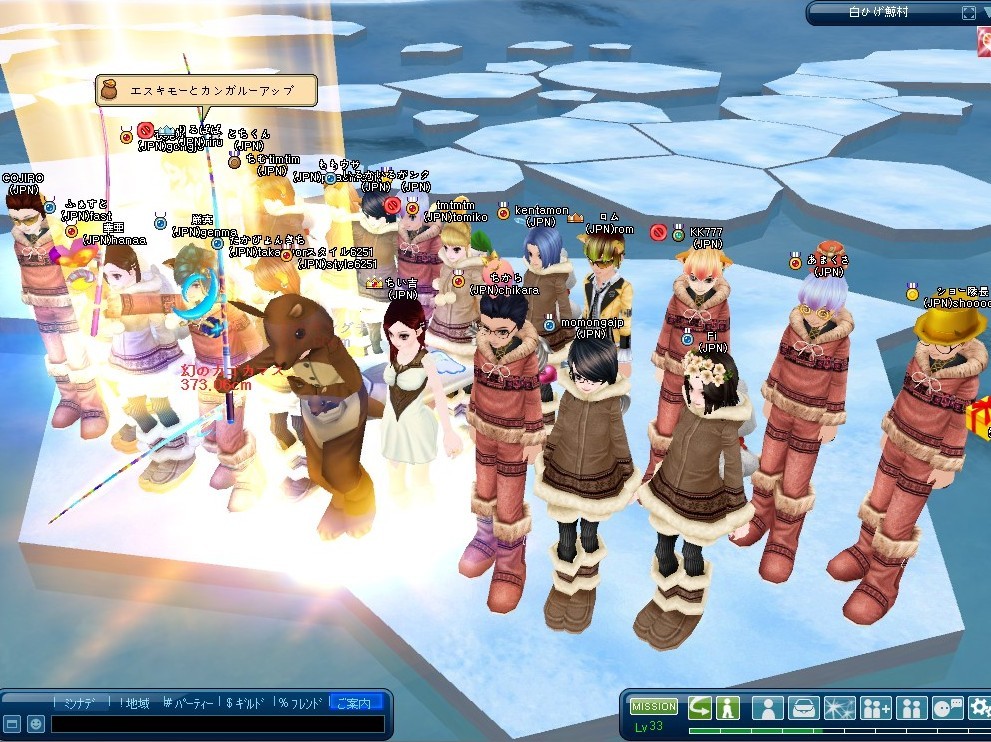Viewport: 991px width, 742px height.
Task: Toggle the chat window size icon
Action: tap(12, 724)
